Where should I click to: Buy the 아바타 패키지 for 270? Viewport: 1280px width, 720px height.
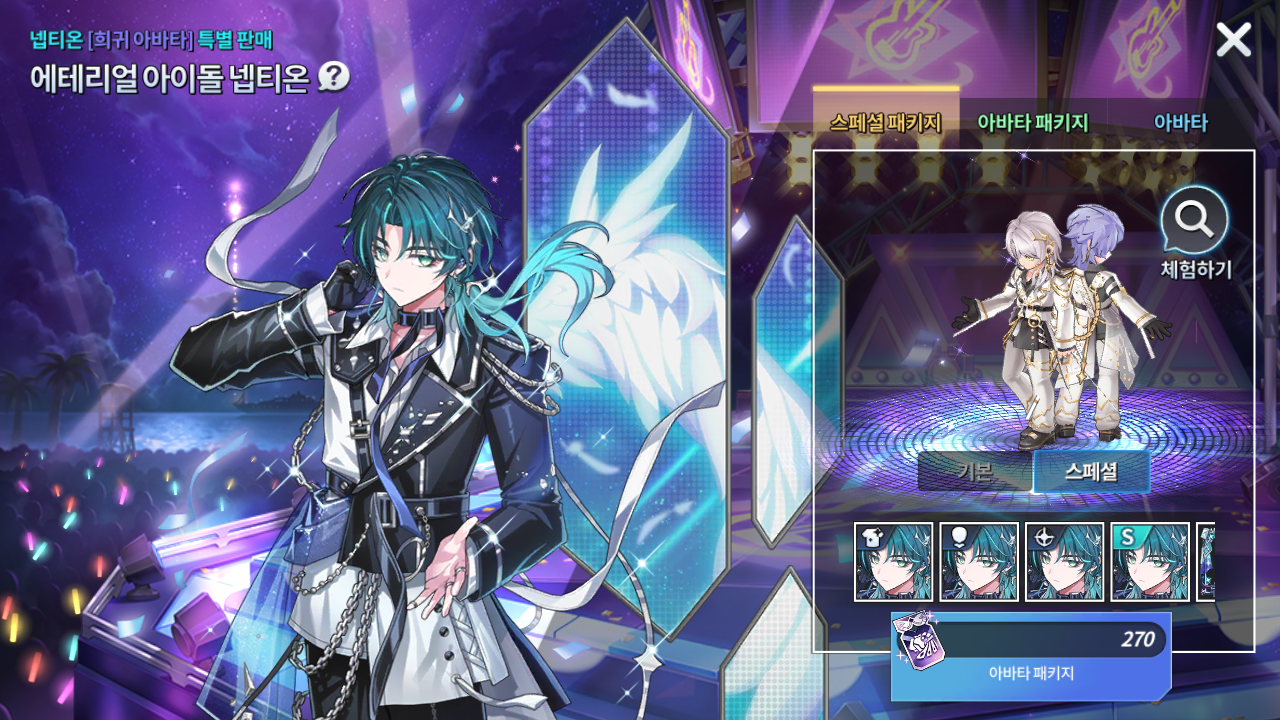pyautogui.click(x=1031, y=655)
